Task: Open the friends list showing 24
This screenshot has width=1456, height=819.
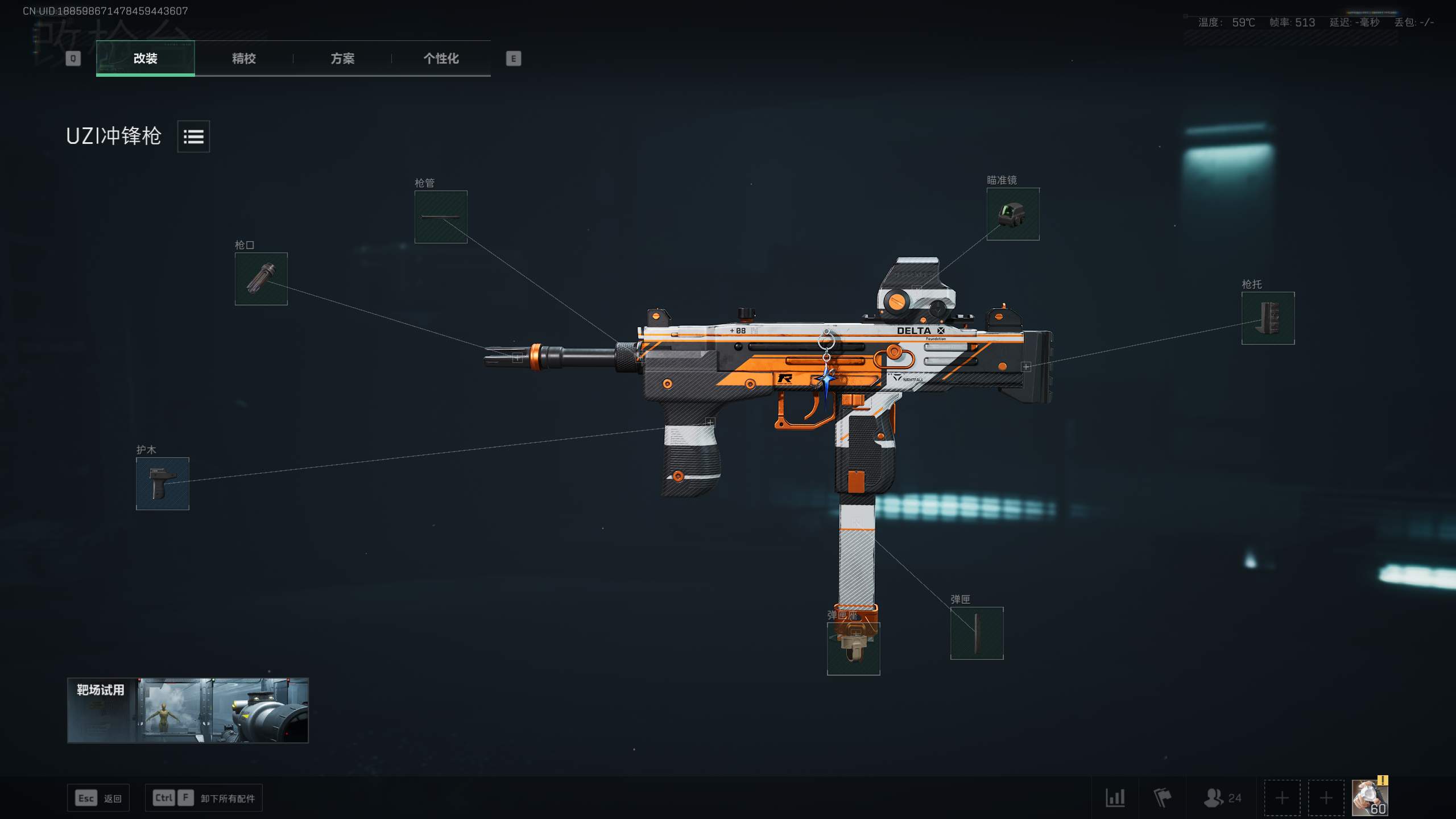Action: pyautogui.click(x=1222, y=798)
